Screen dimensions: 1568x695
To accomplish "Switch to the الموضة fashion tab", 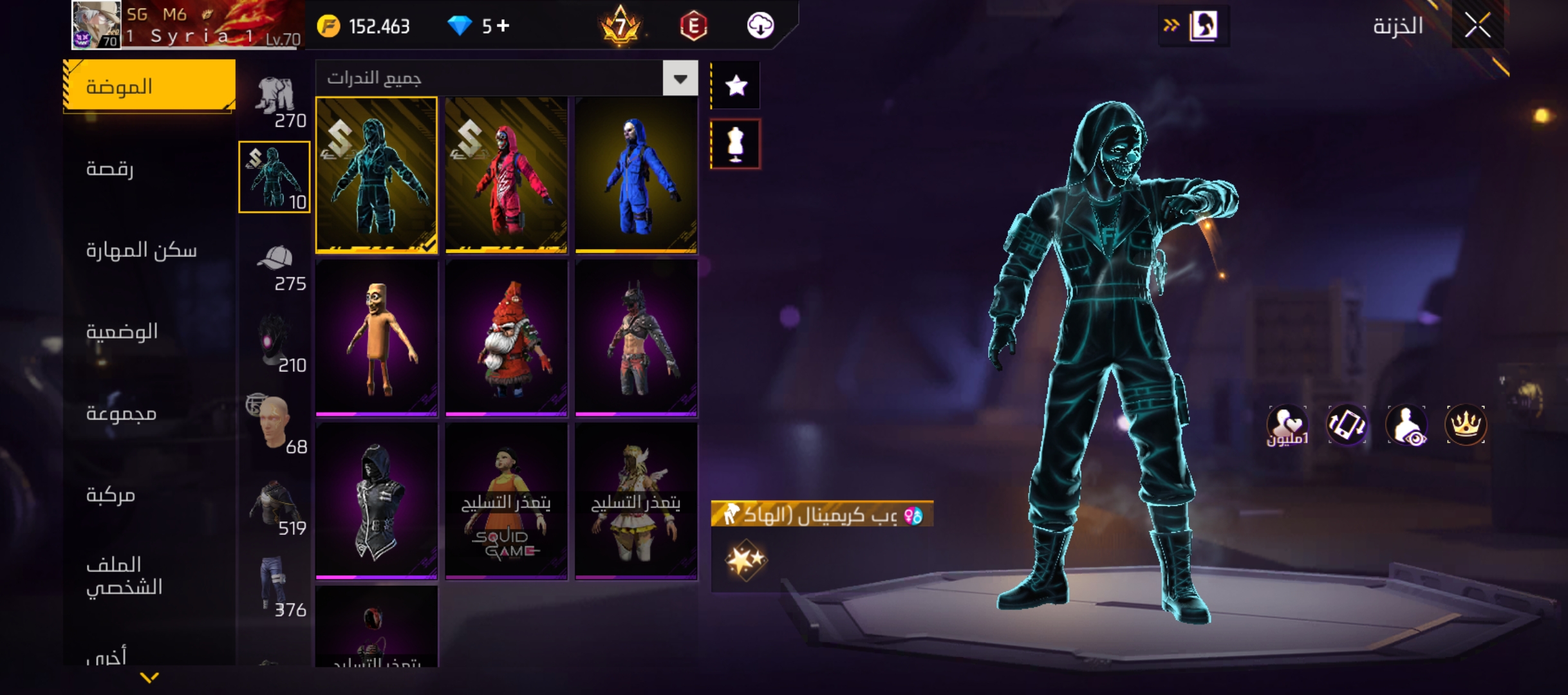I will [149, 86].
